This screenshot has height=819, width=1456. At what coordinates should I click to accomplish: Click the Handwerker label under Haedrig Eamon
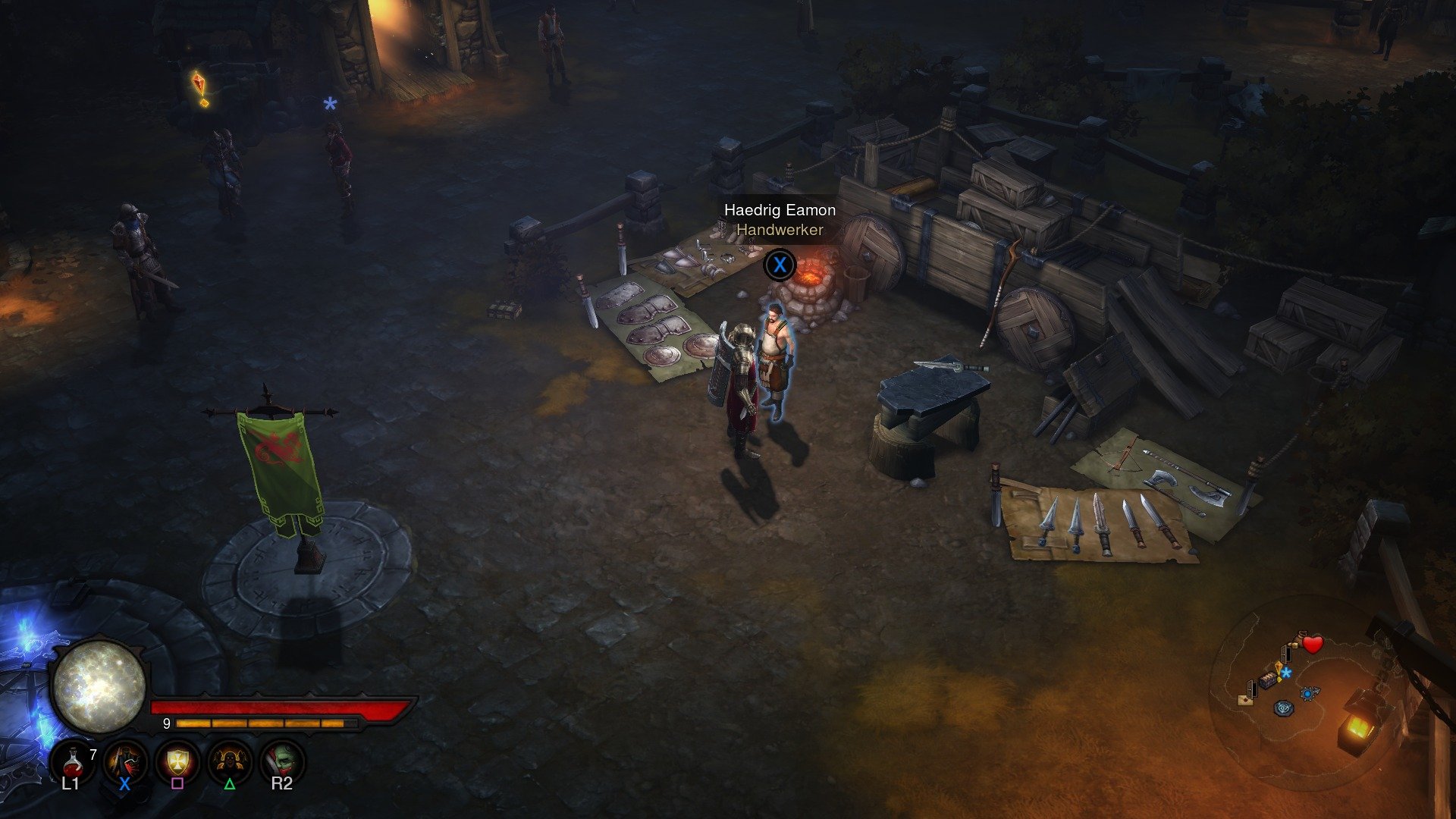click(780, 230)
